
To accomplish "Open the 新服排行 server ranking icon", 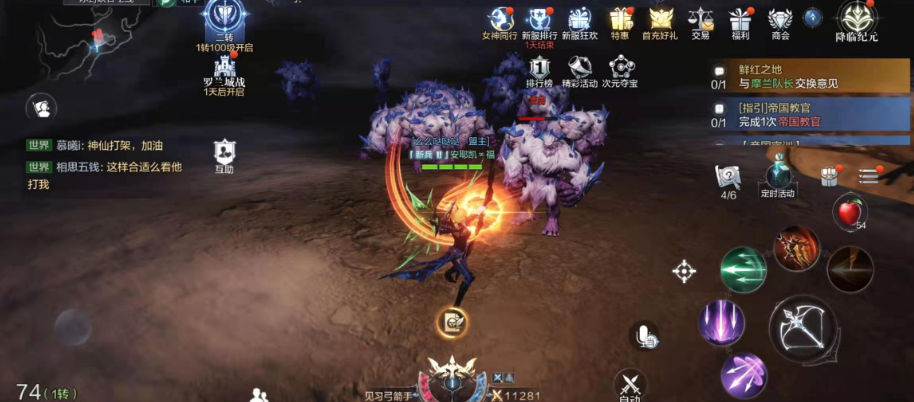I will 539,19.
